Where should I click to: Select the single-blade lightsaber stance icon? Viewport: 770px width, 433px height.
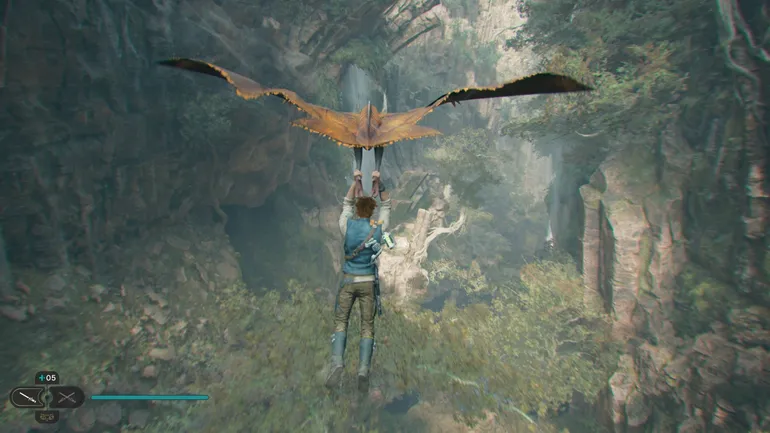pos(28,397)
